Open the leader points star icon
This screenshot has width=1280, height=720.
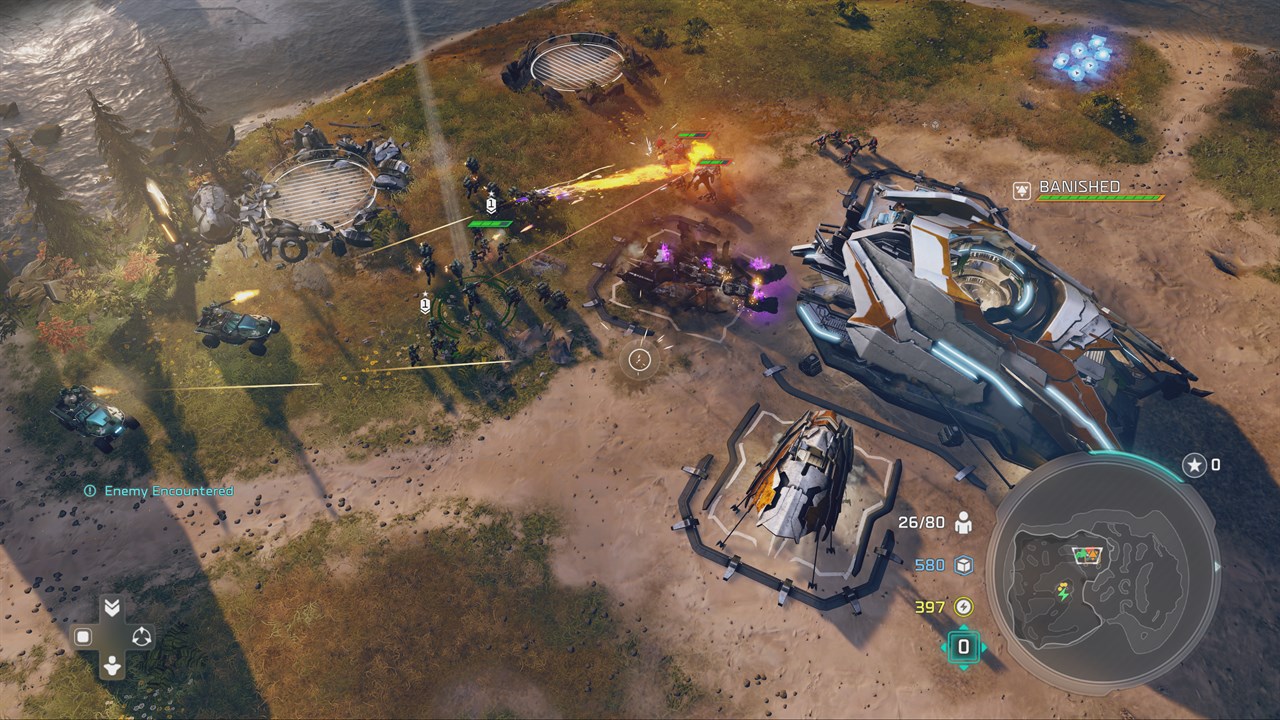pyautogui.click(x=1193, y=465)
